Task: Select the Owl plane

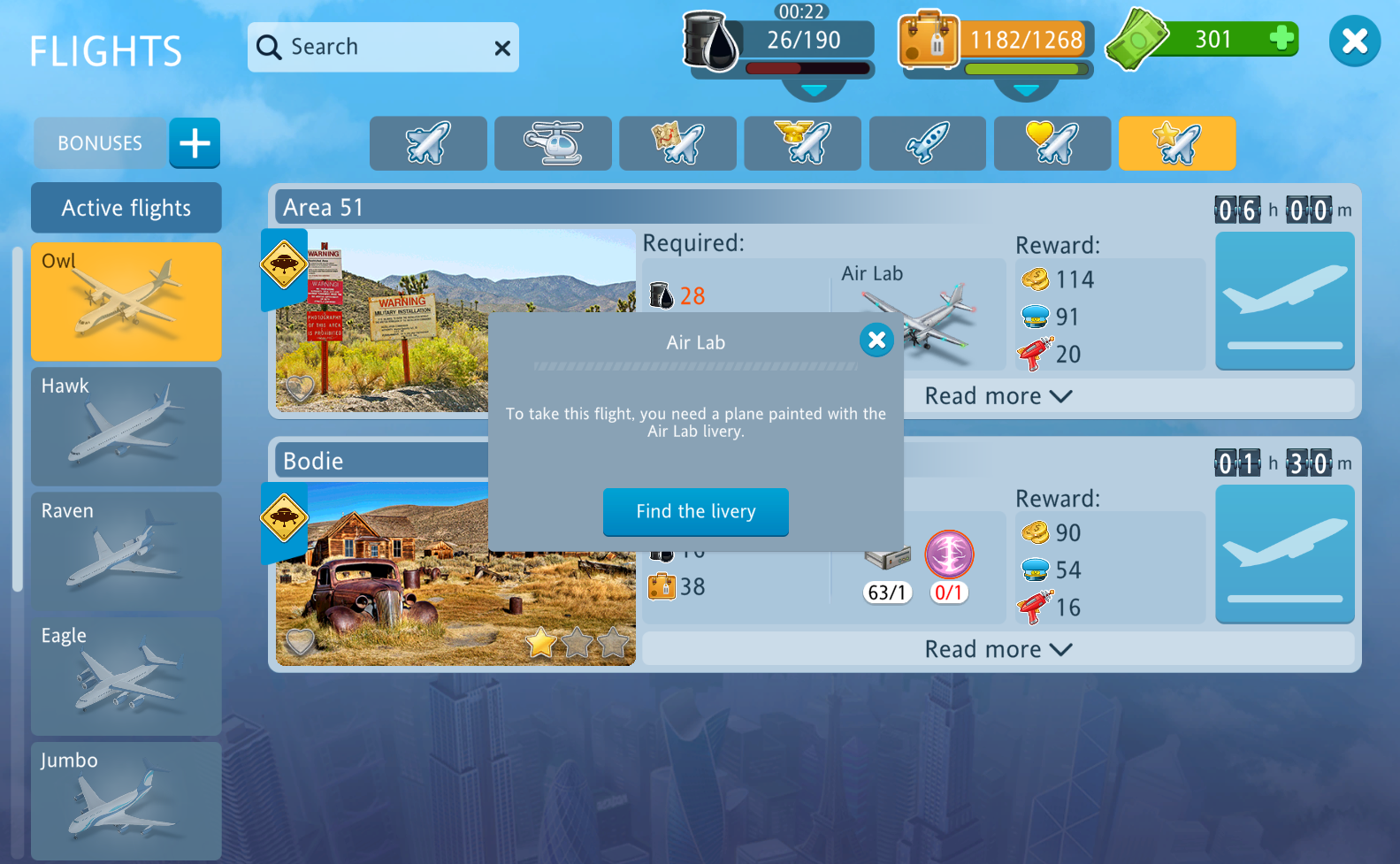Action: click(126, 302)
